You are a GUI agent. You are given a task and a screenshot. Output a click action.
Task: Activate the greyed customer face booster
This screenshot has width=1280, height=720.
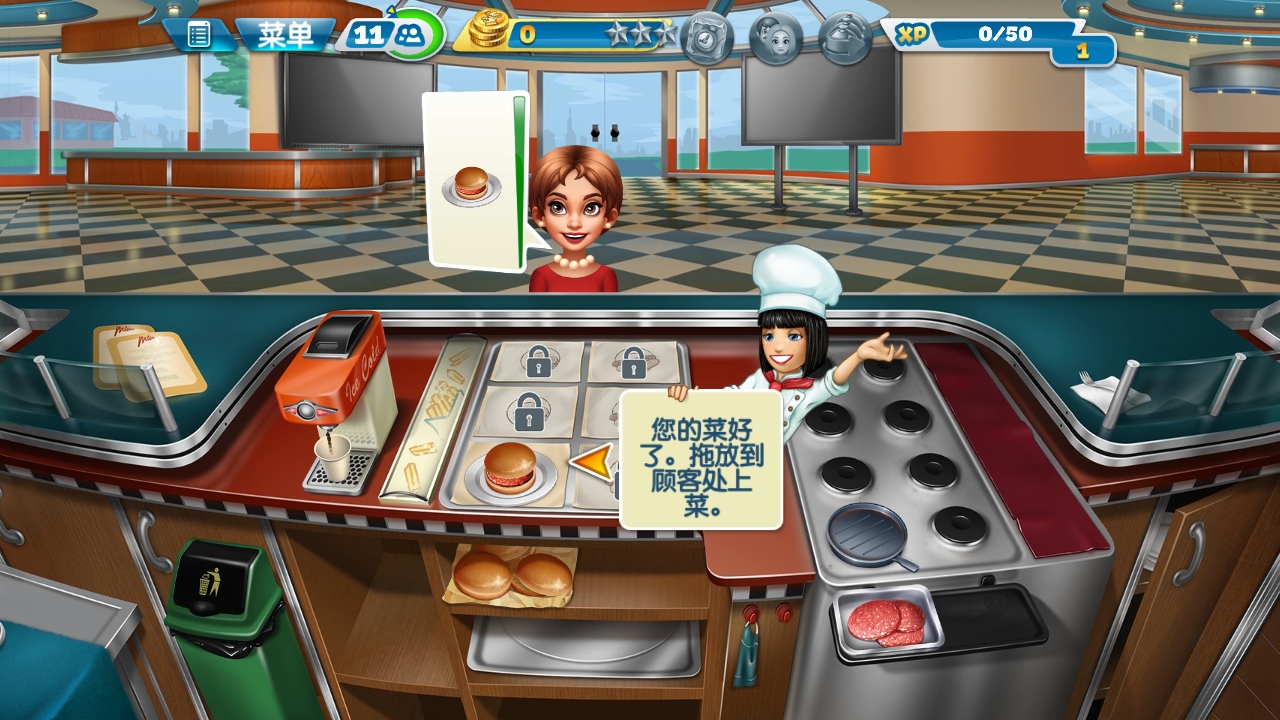coord(776,38)
